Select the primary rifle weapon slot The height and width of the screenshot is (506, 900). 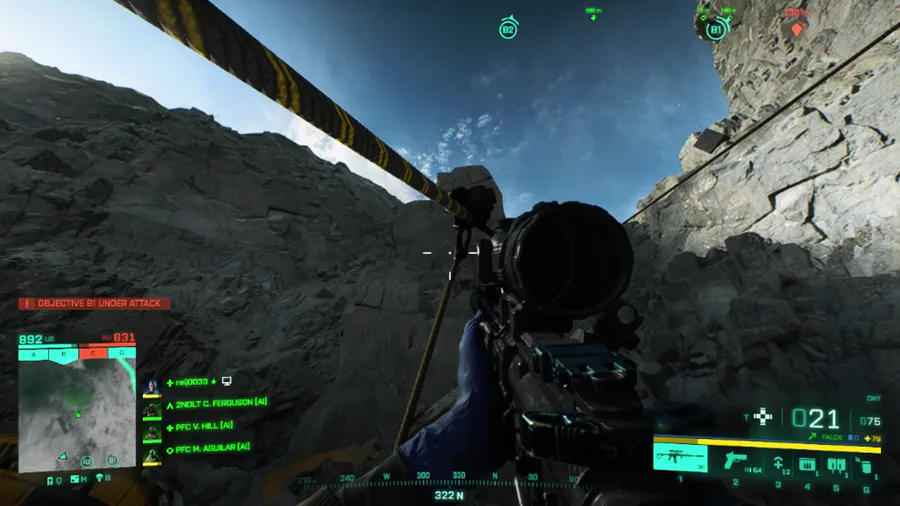tap(680, 459)
